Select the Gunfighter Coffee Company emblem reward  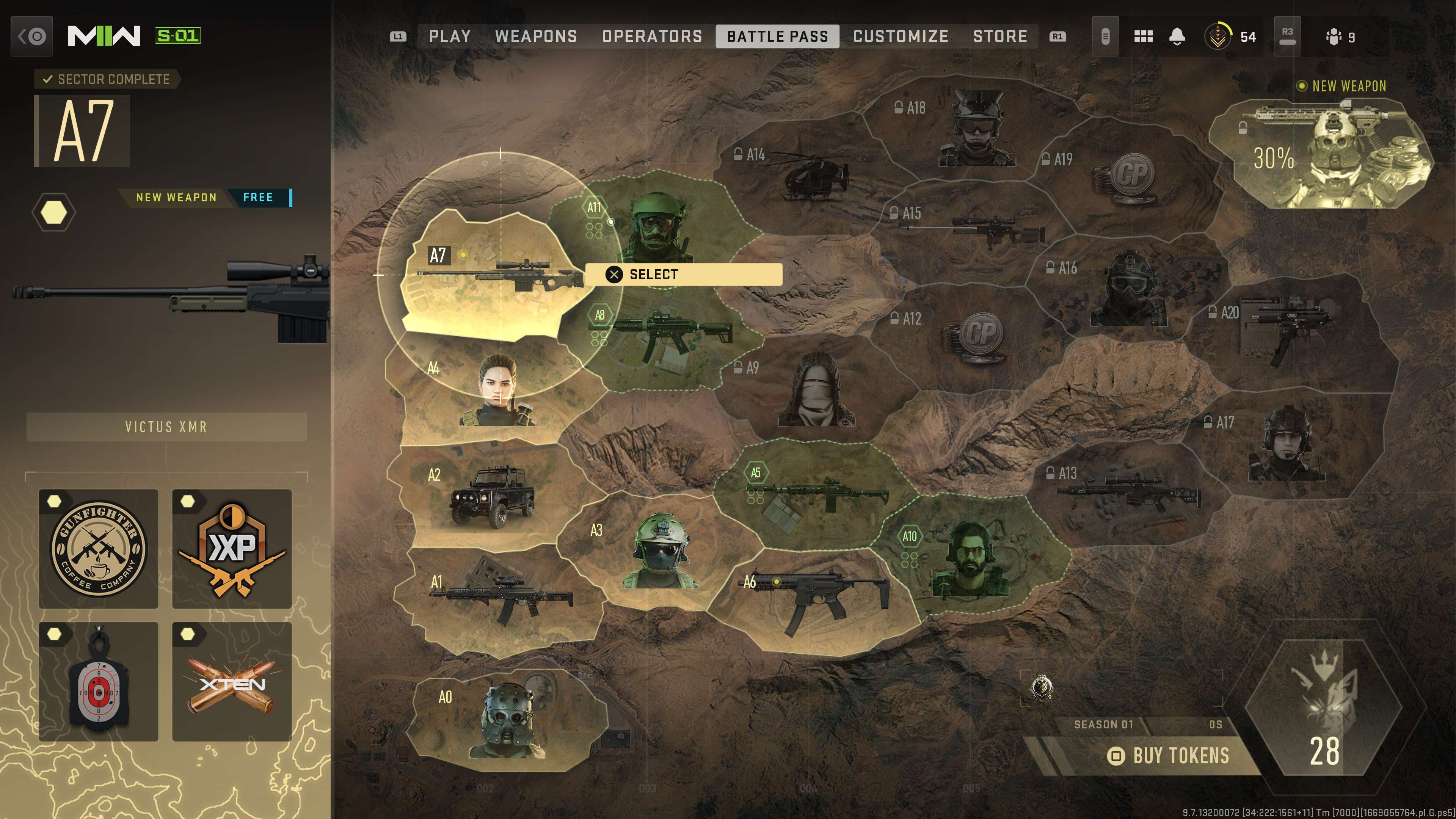click(x=98, y=548)
